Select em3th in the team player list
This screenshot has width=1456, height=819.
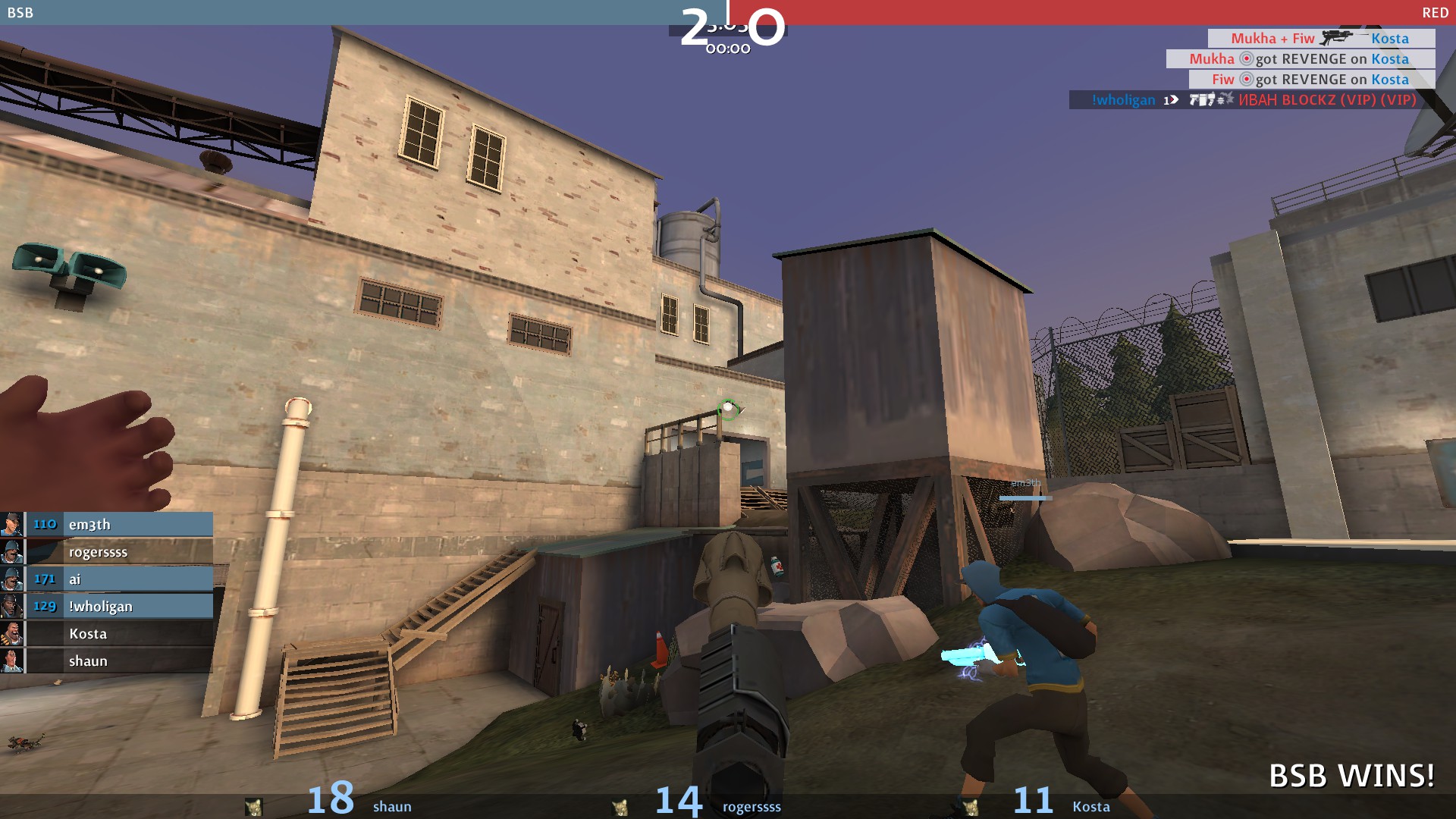pos(106,525)
